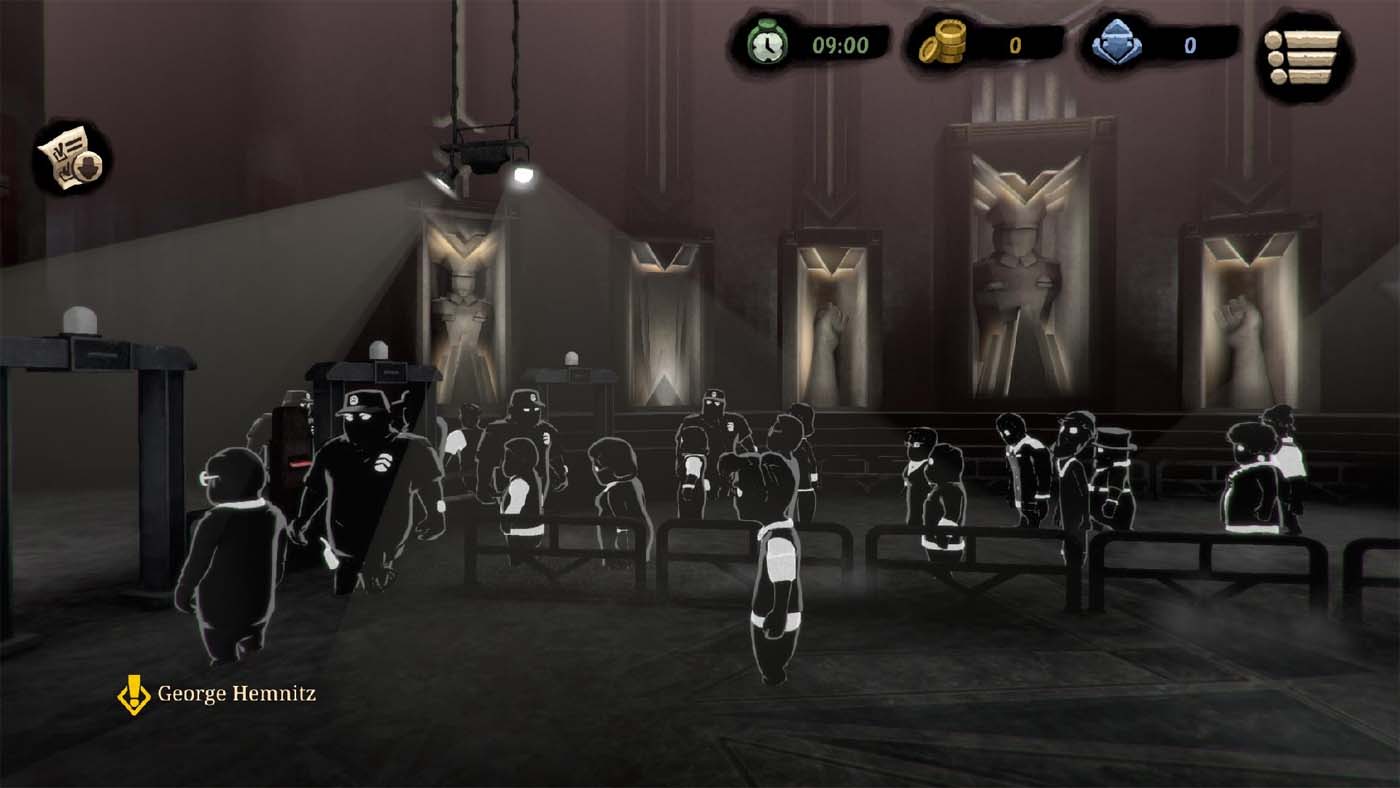The image size is (1400, 788).
Task: Click the authority counter showing 0
Action: click(x=1191, y=44)
